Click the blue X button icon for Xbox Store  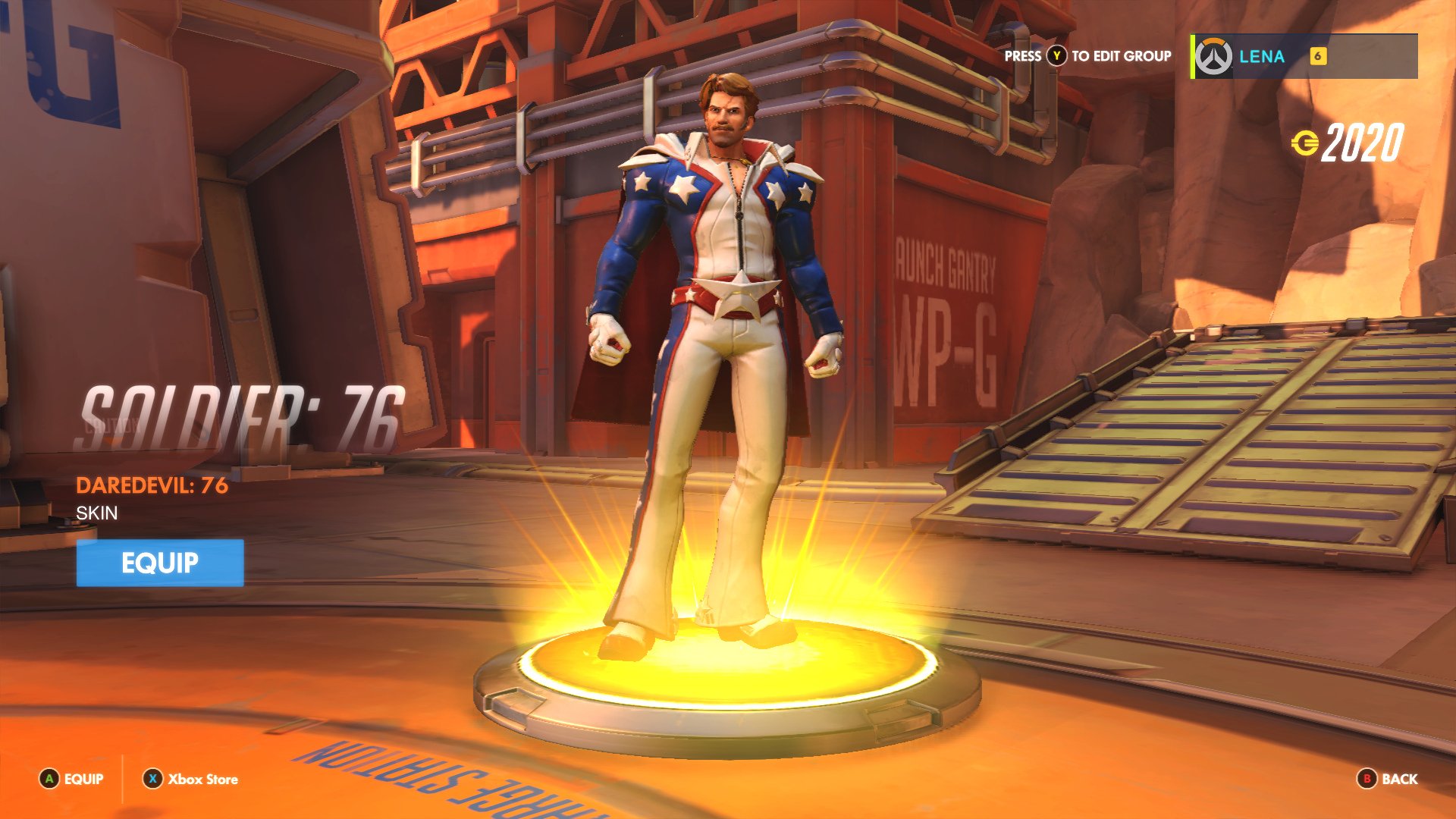(152, 779)
